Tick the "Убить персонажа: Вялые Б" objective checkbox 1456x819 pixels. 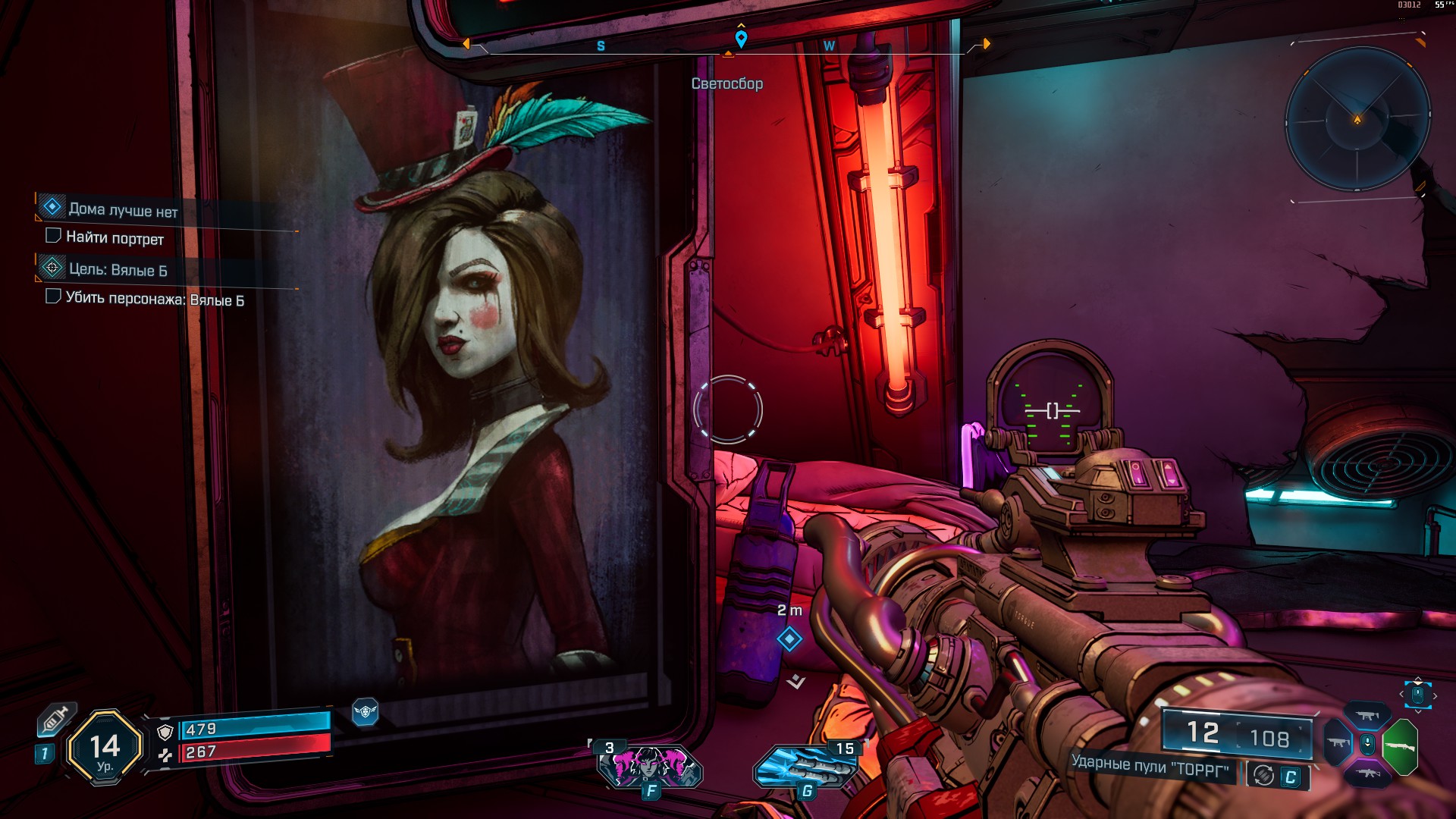click(x=53, y=296)
